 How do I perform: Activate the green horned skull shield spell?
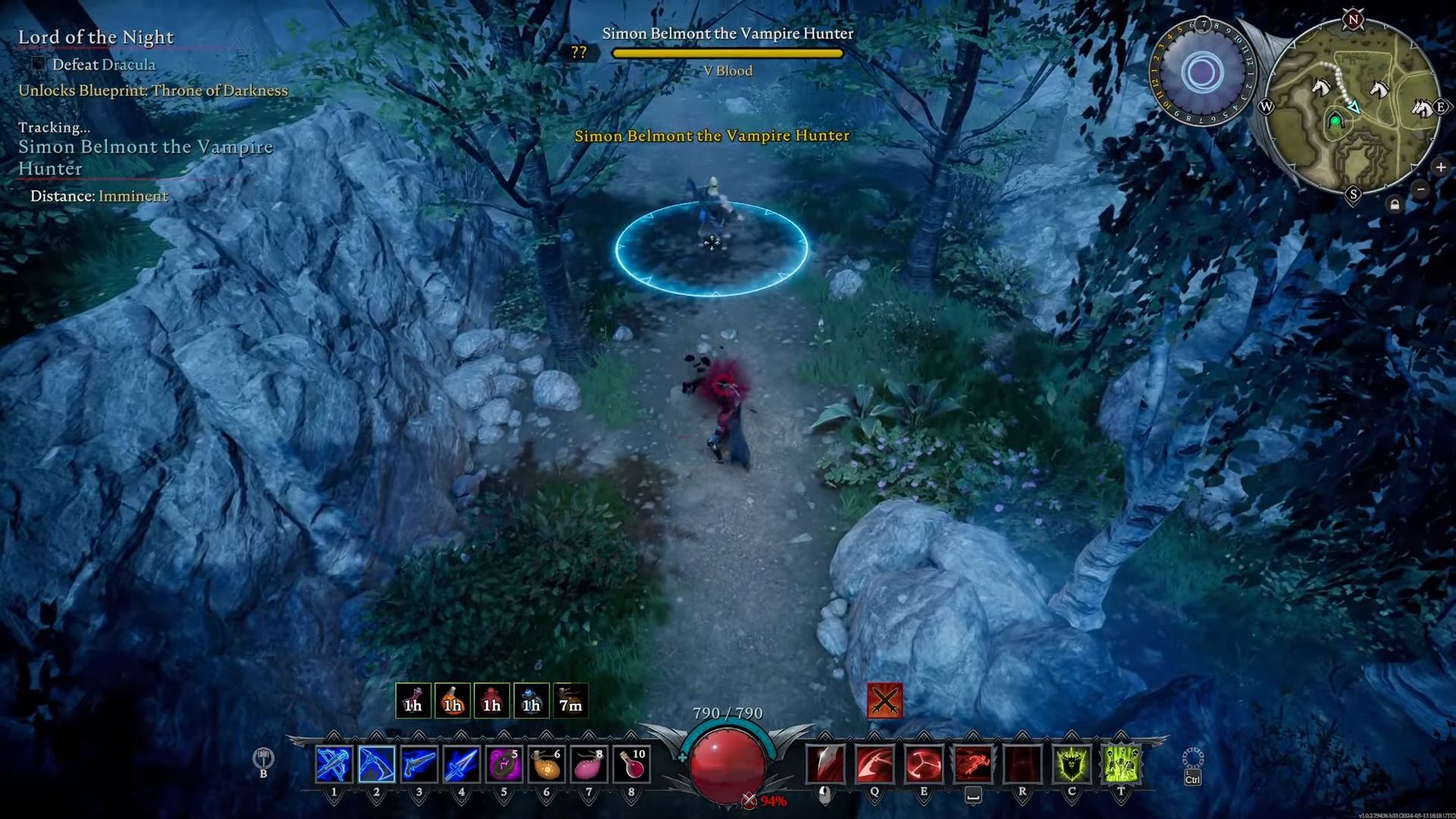pyautogui.click(x=1072, y=764)
